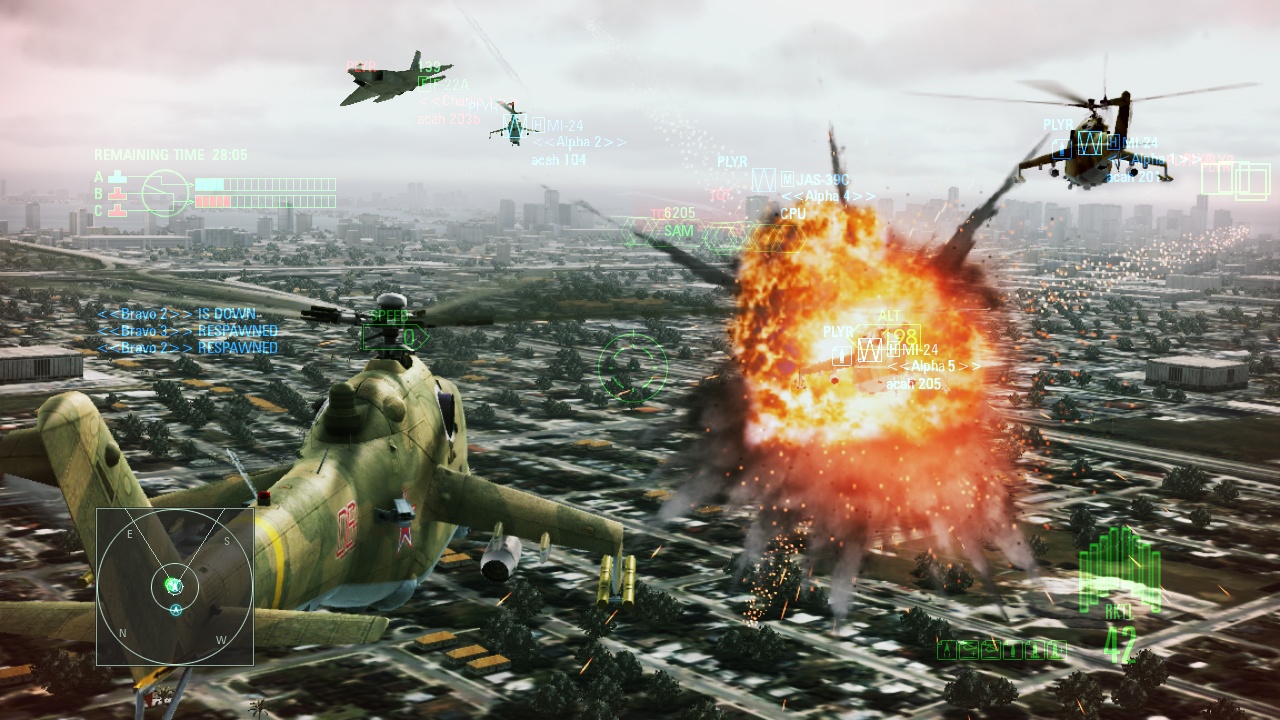Toggle the point B capture indicator
Image resolution: width=1280 pixels, height=720 pixels.
119,194
